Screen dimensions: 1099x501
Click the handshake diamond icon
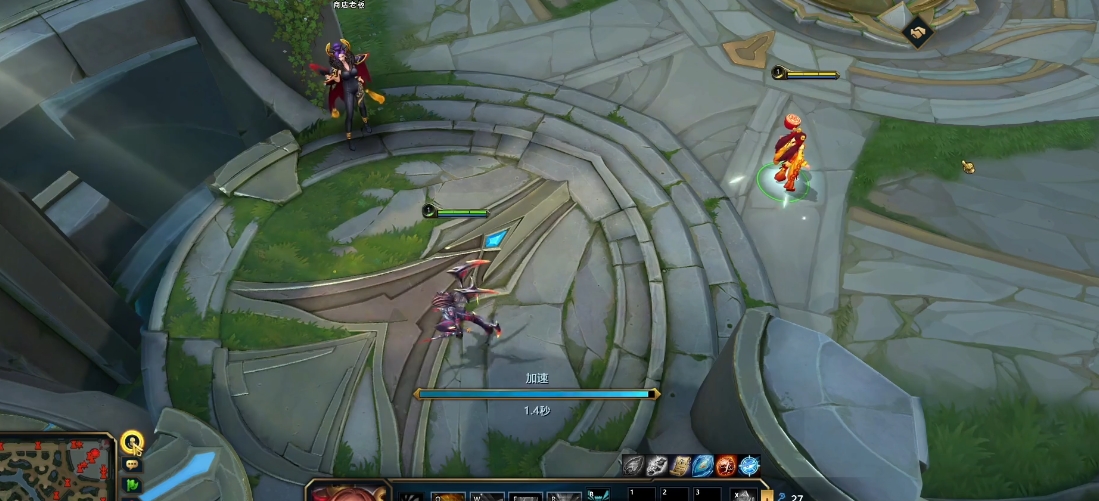[x=917, y=33]
